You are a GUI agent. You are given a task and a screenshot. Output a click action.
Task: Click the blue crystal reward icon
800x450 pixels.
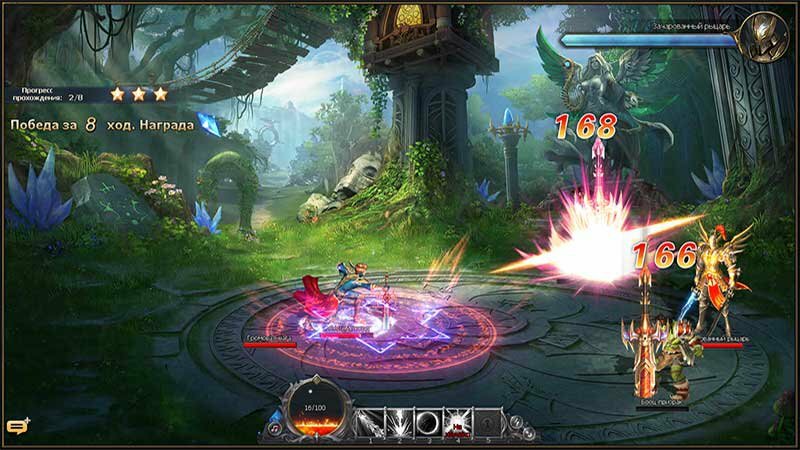pos(207,124)
